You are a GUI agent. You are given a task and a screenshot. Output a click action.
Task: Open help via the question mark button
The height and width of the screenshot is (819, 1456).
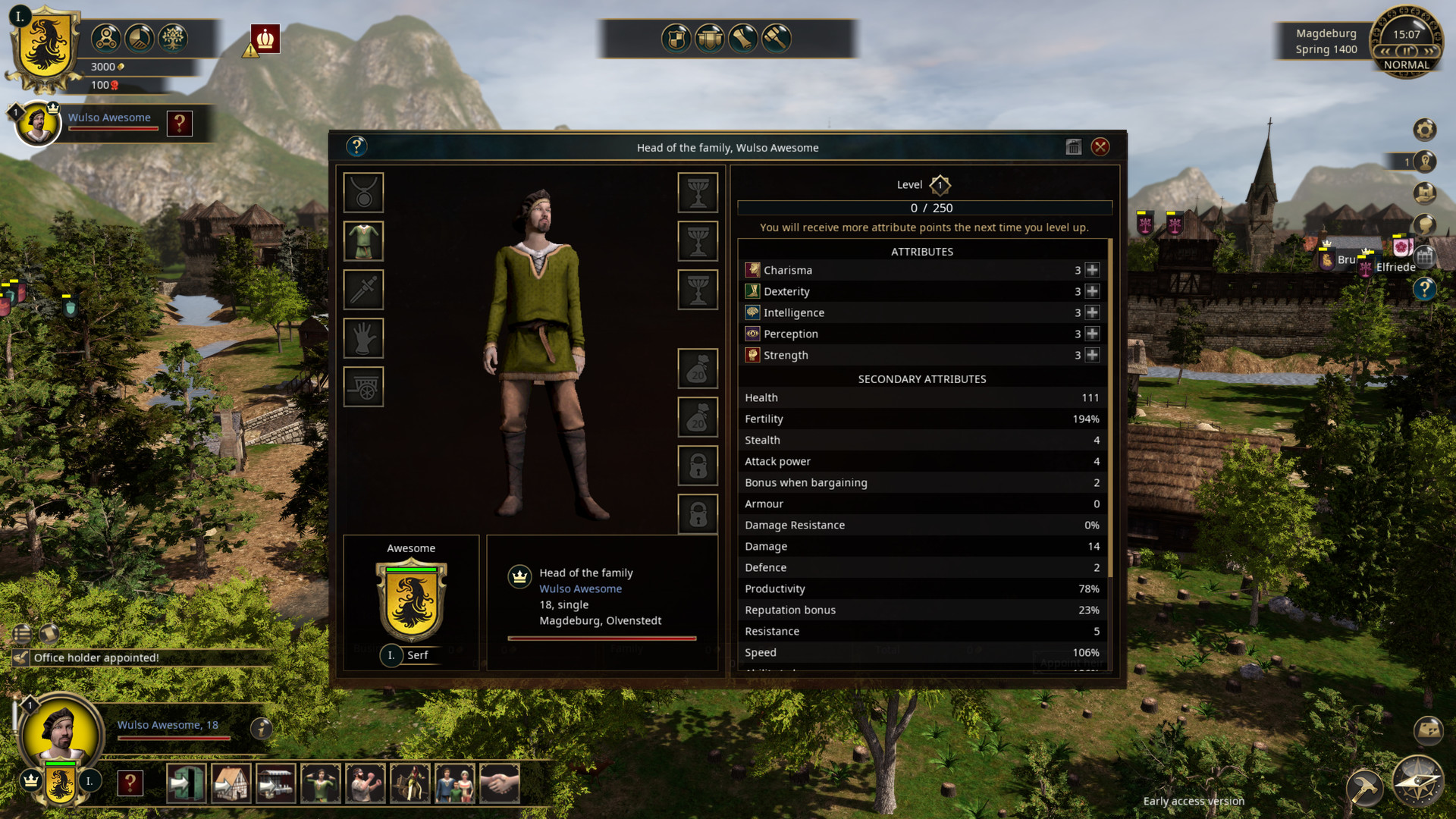tap(356, 146)
